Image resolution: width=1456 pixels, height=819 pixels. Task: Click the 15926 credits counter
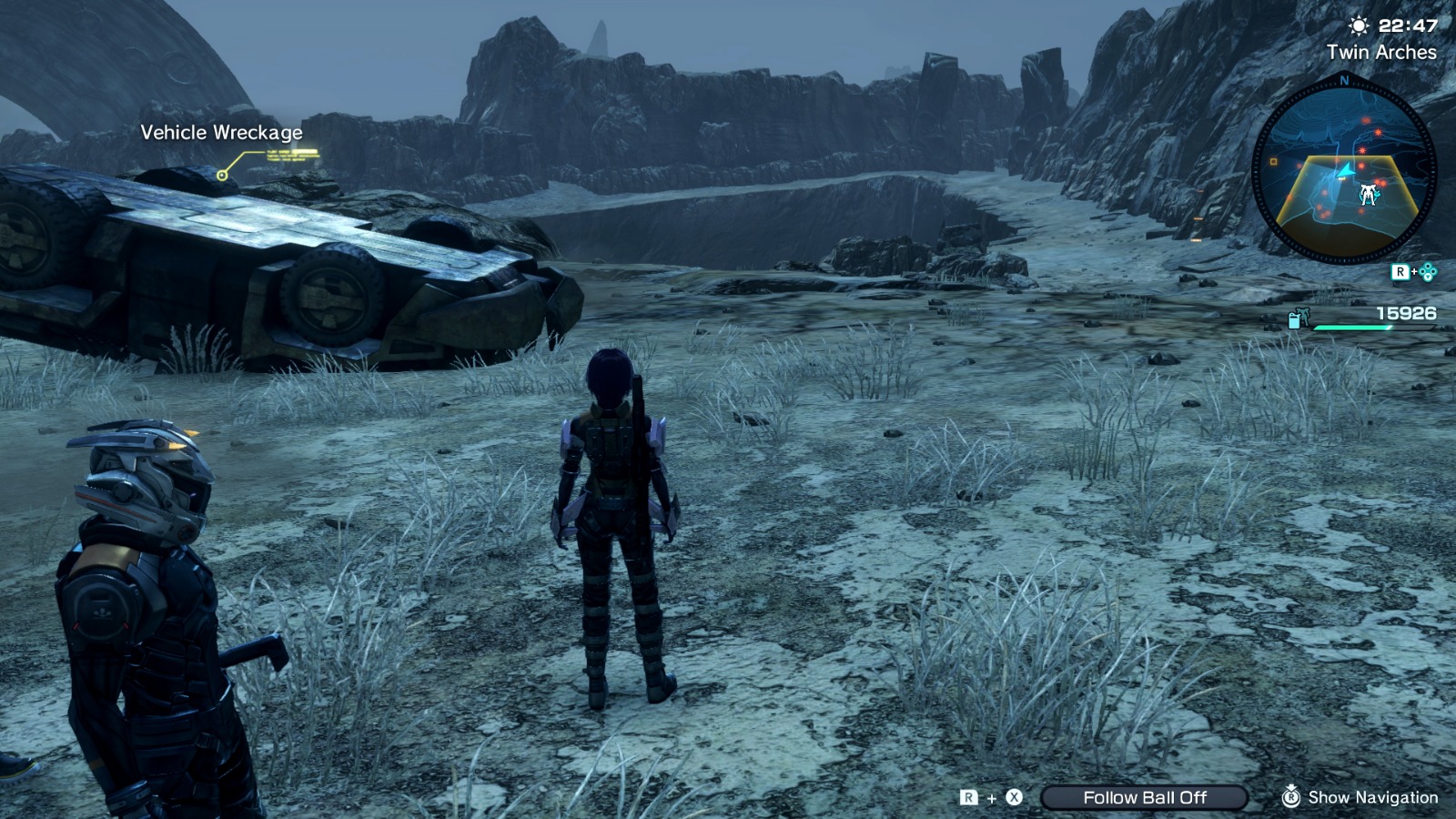tap(1407, 313)
